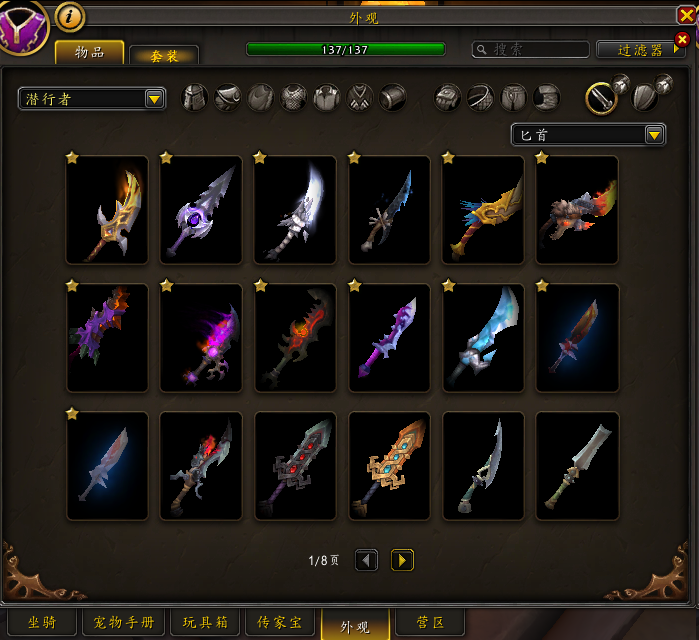The width and height of the screenshot is (699, 640).
Task: Go to the next appearance page
Action: 401,560
